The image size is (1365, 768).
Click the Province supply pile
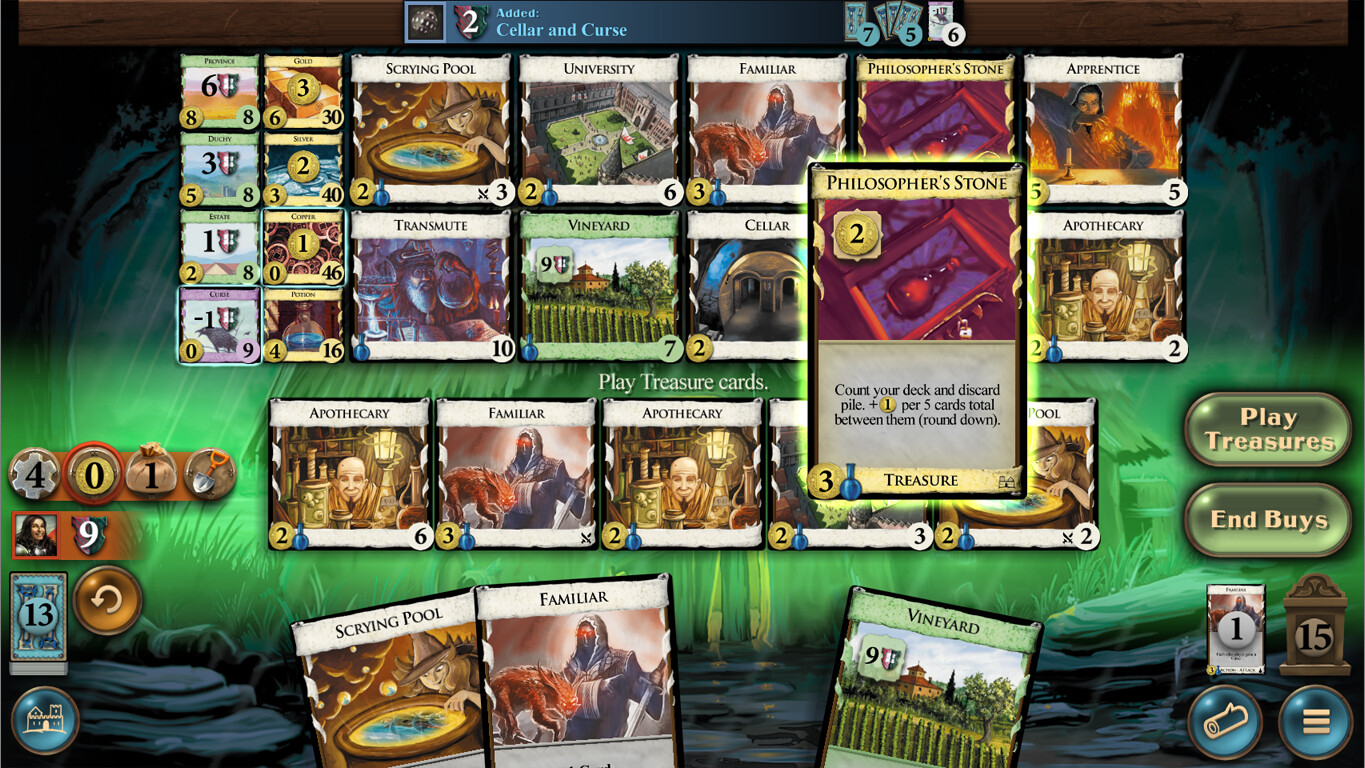219,98
